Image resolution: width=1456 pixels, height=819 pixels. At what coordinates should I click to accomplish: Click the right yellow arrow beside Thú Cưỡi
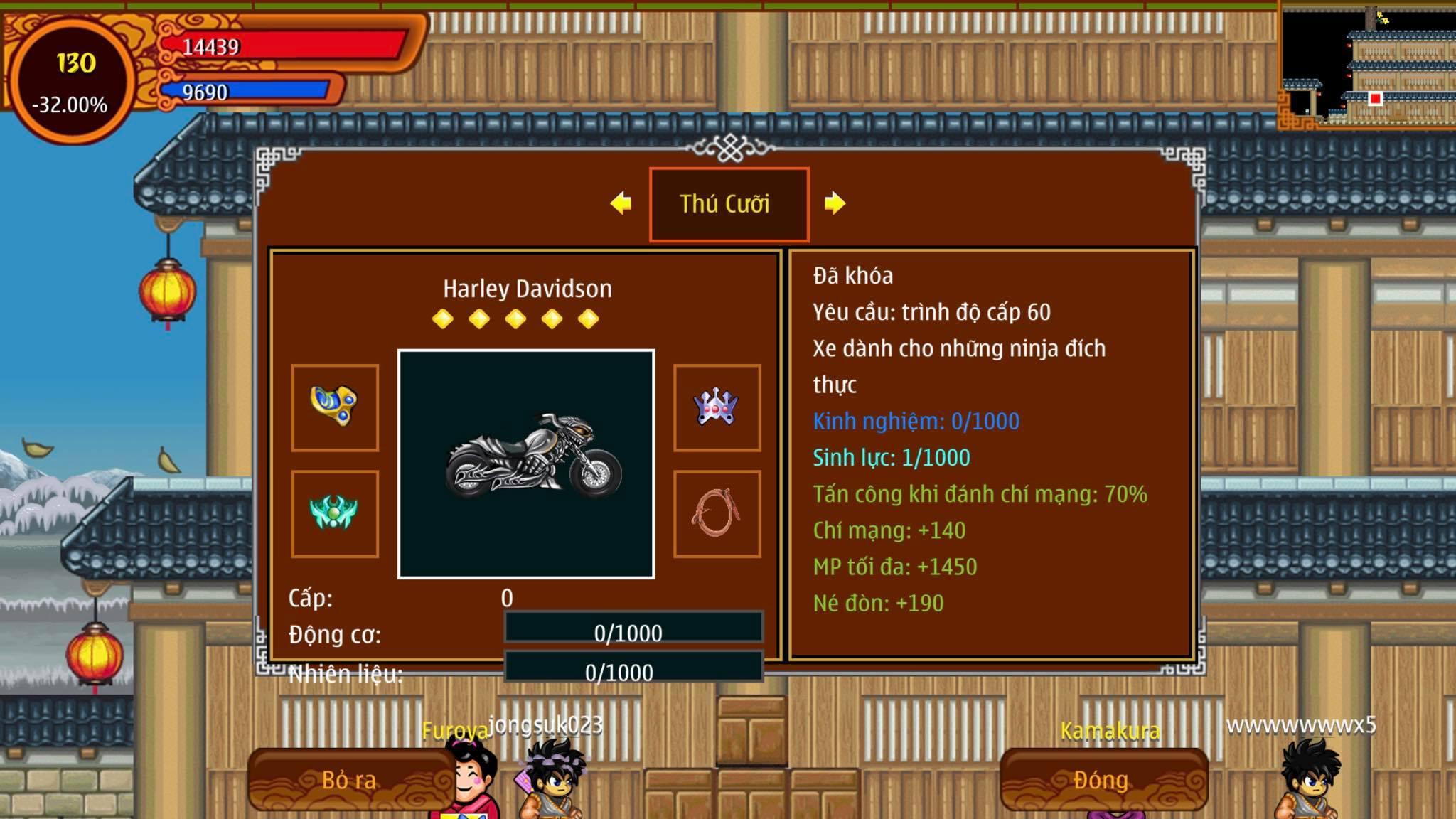(835, 203)
